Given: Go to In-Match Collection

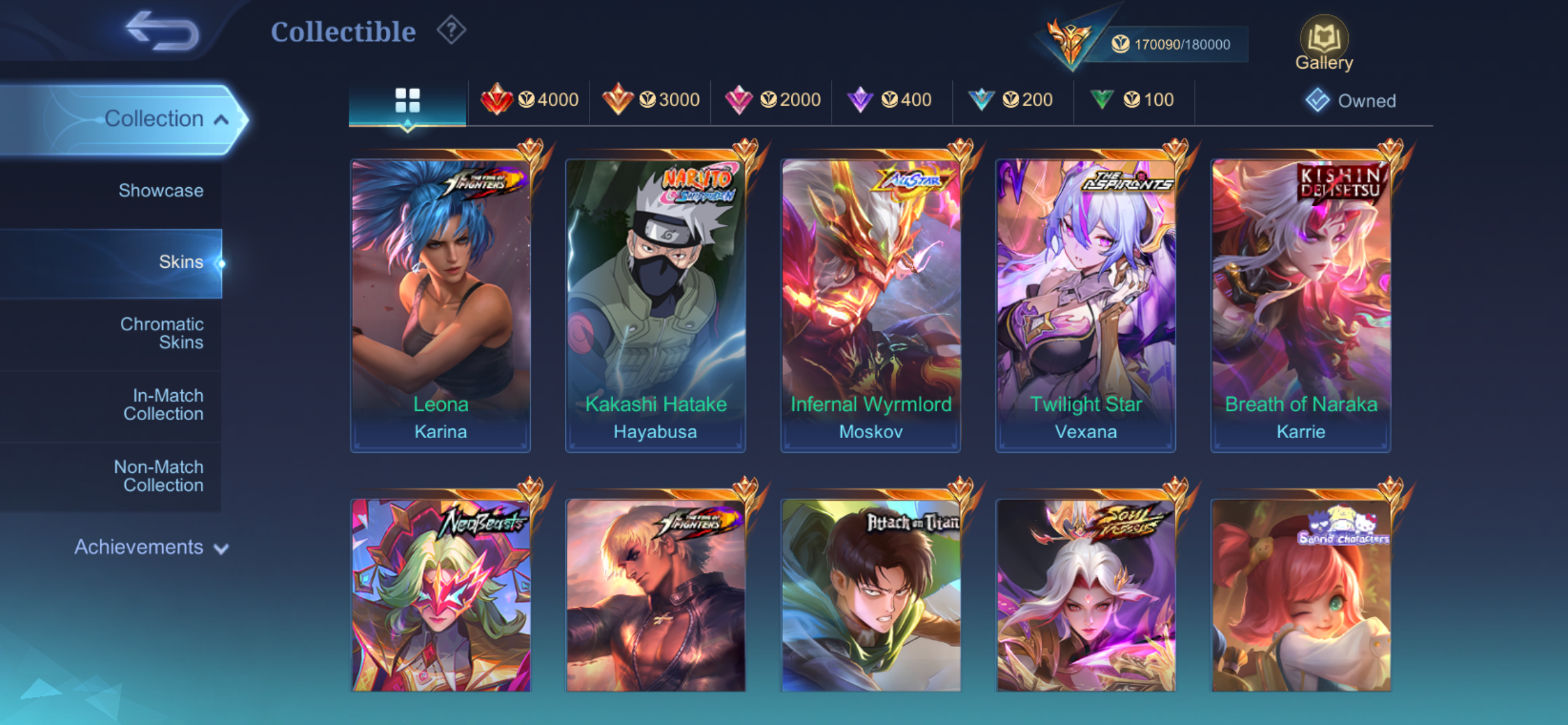Looking at the screenshot, I should point(163,405).
